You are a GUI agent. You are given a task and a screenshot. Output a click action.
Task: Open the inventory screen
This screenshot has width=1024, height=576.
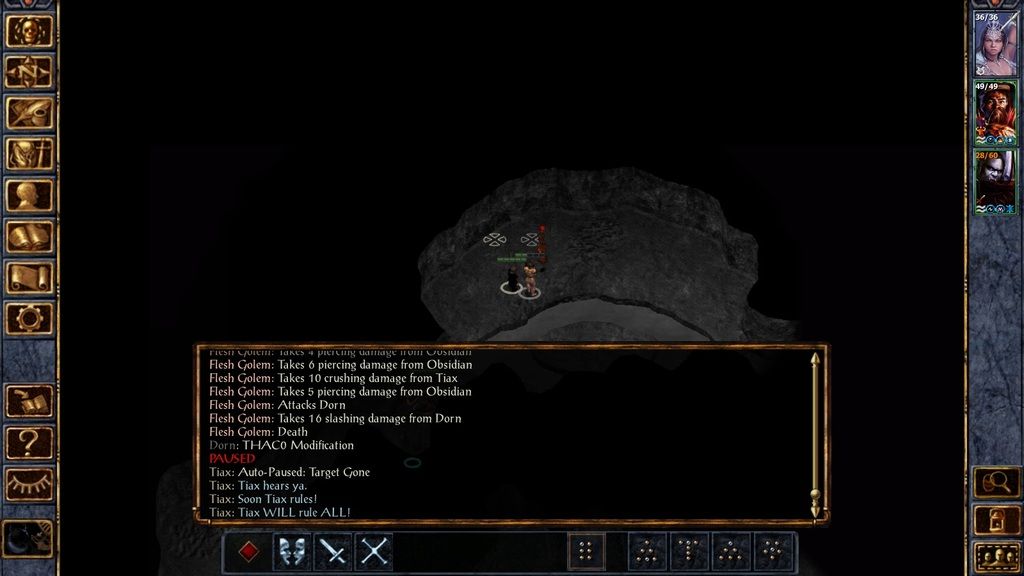pos(29,154)
